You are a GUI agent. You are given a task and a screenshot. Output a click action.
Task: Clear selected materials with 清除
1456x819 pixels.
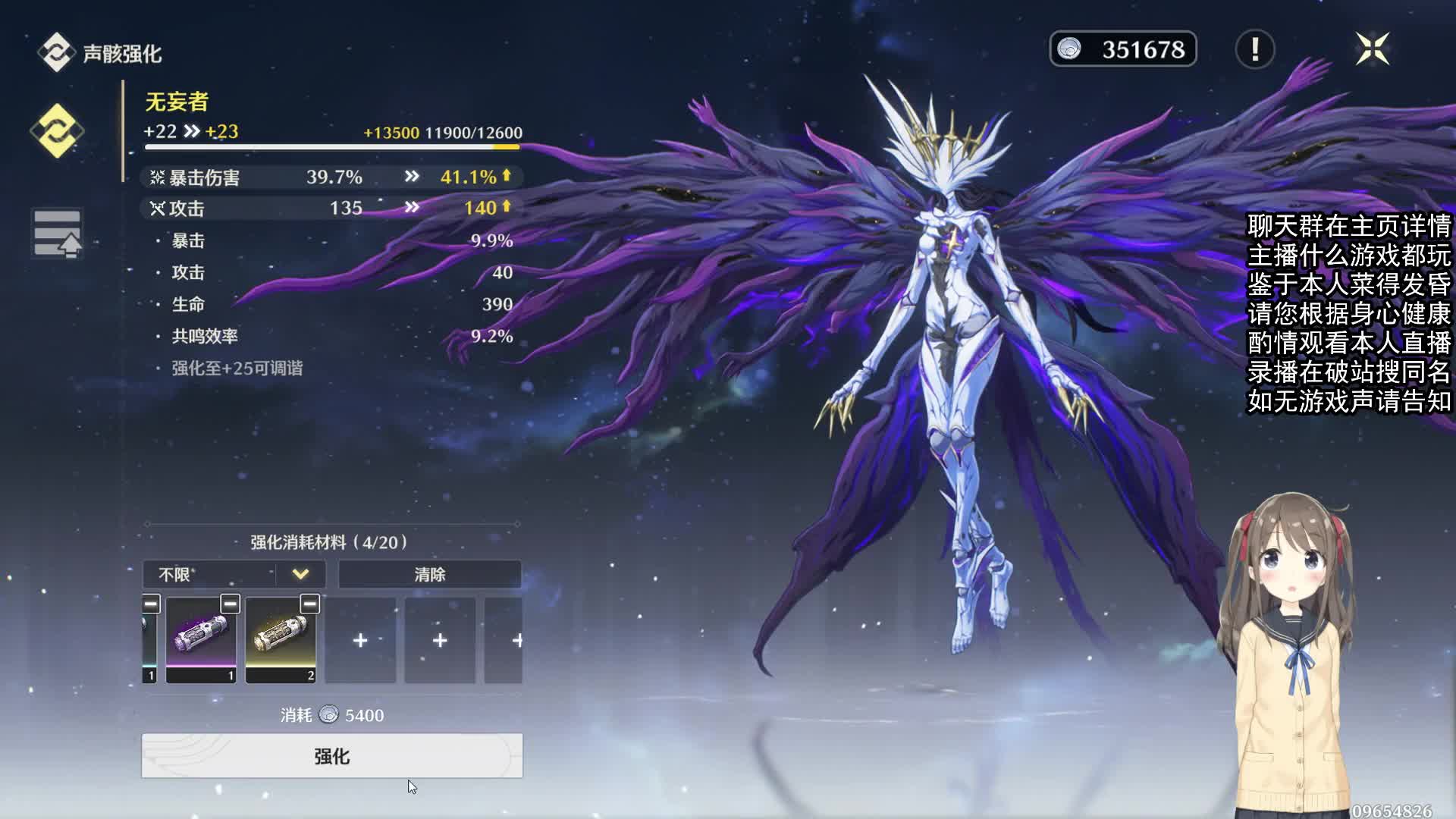[429, 574]
